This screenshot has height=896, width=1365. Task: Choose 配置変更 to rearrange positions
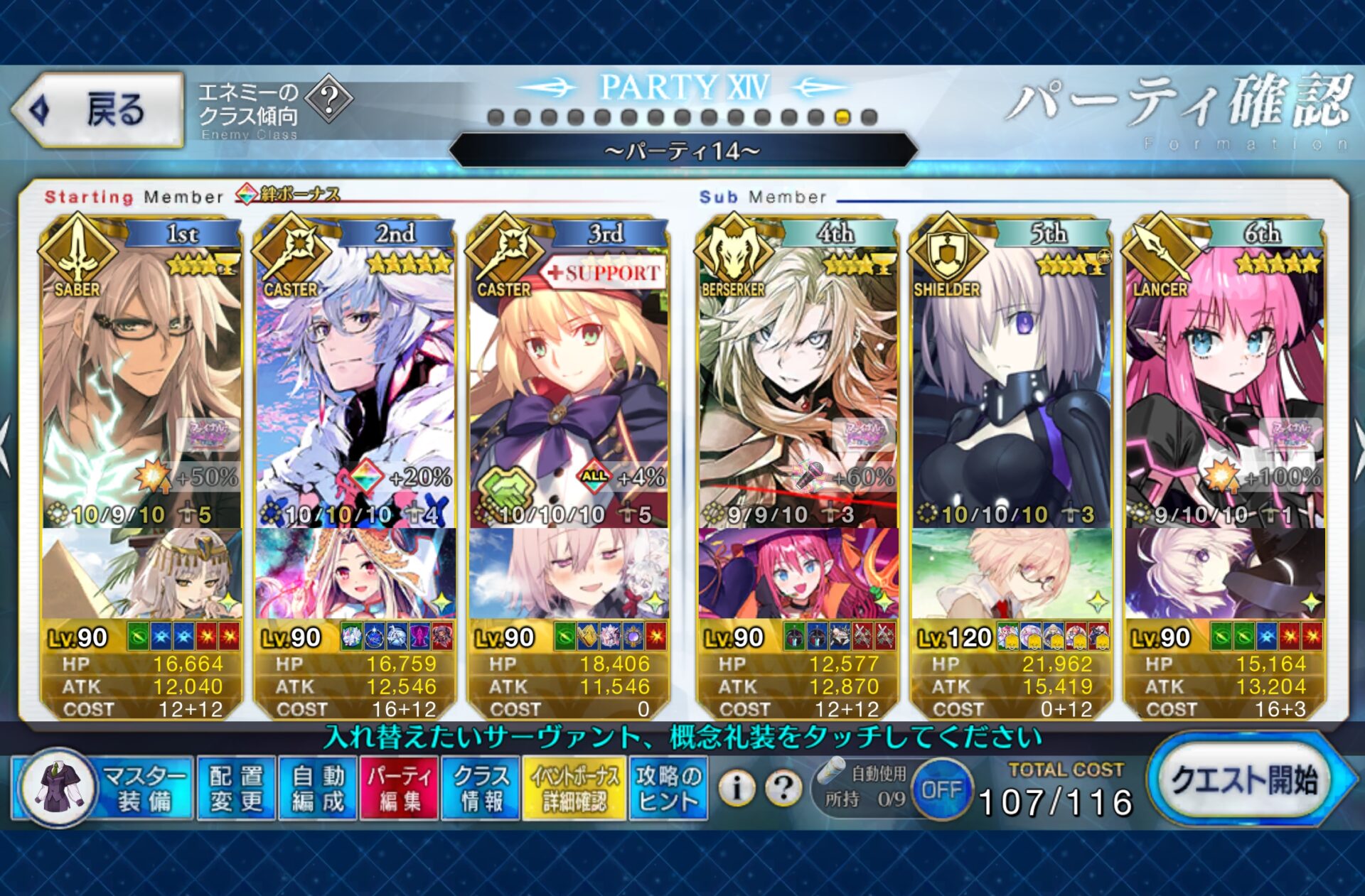tap(236, 788)
